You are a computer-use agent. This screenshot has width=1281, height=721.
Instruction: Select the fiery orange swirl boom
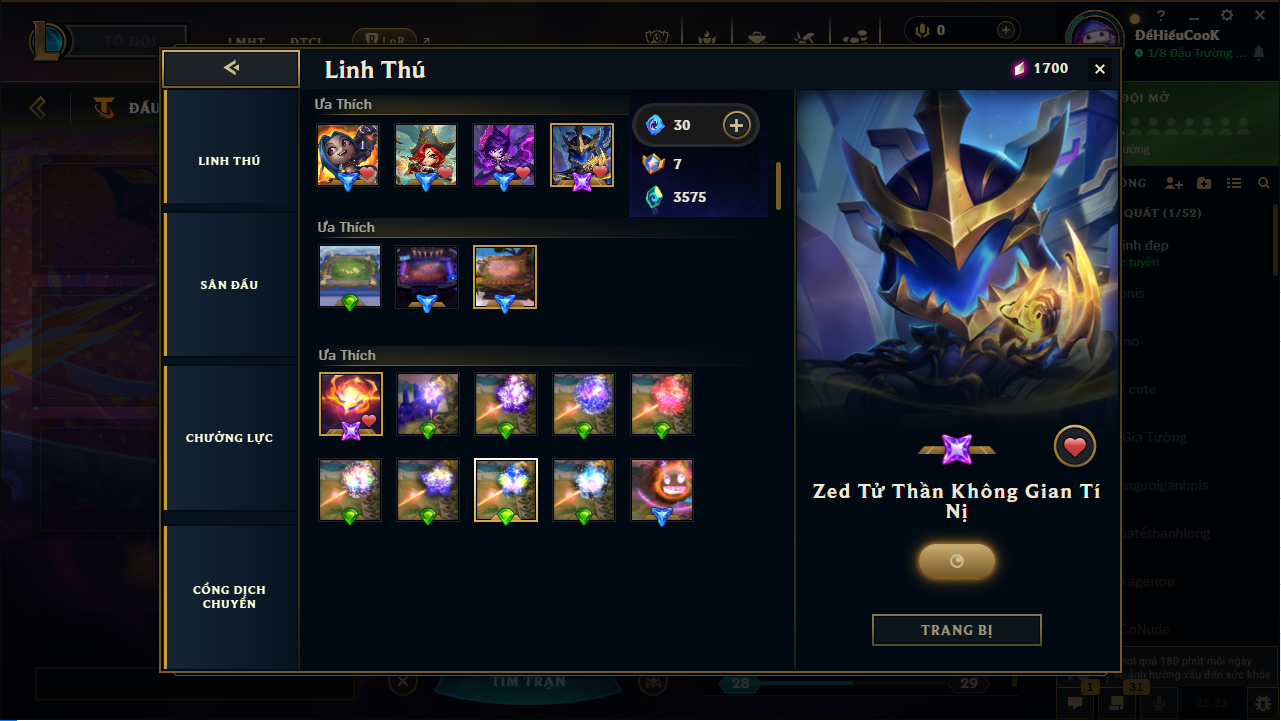(350, 404)
